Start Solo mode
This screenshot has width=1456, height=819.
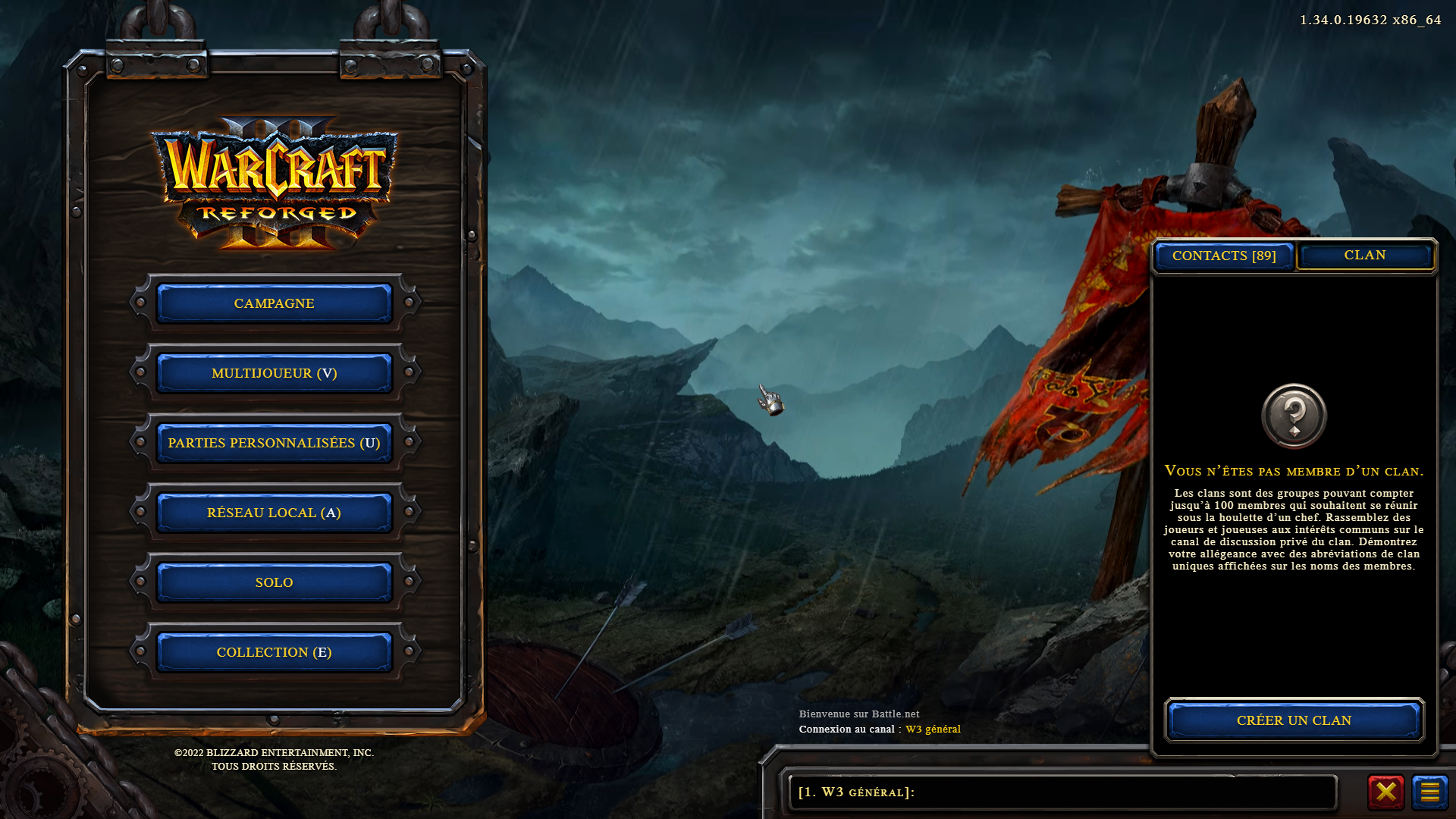click(x=274, y=582)
